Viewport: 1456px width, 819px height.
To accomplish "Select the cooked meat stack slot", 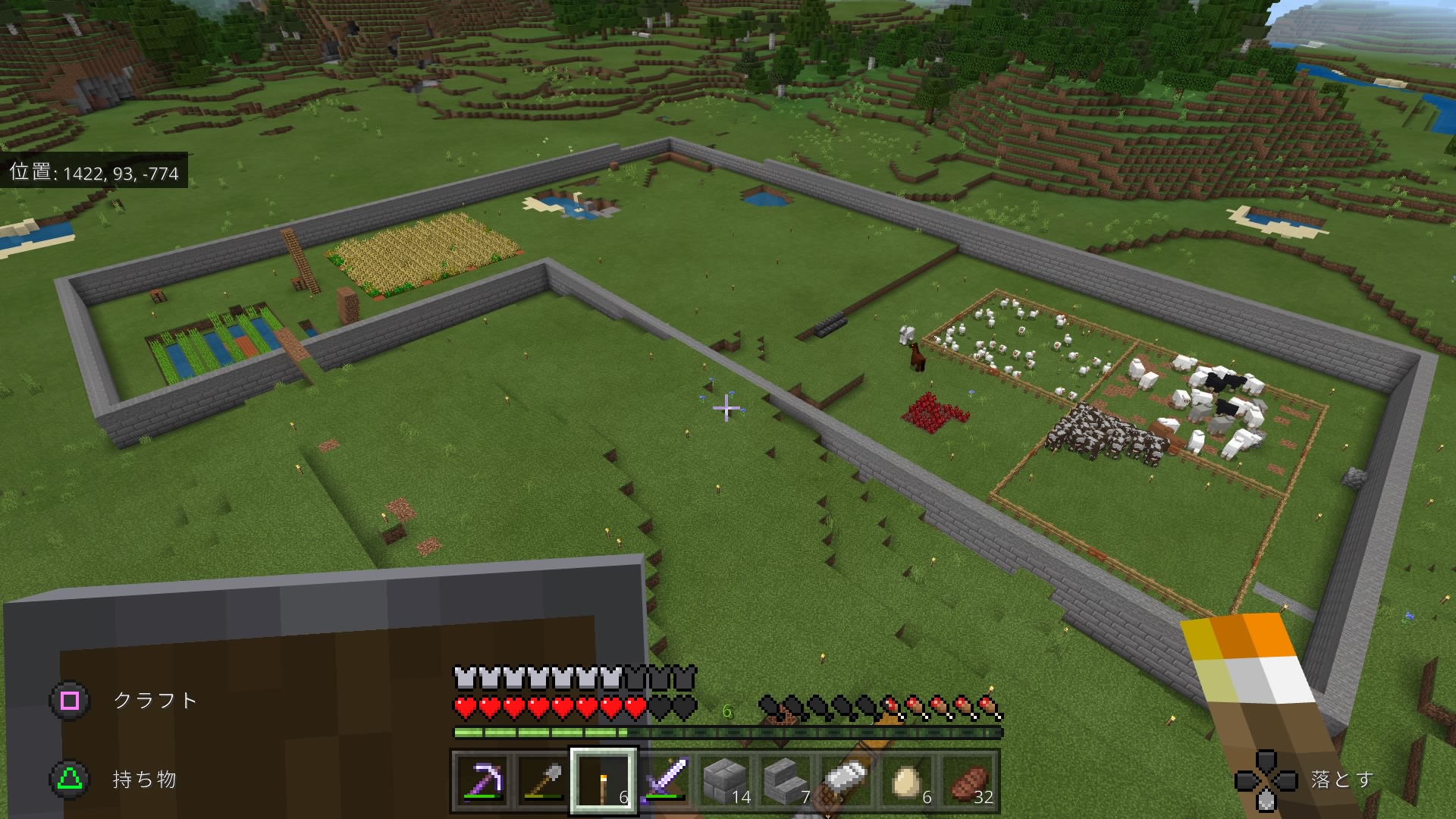I will [x=968, y=780].
